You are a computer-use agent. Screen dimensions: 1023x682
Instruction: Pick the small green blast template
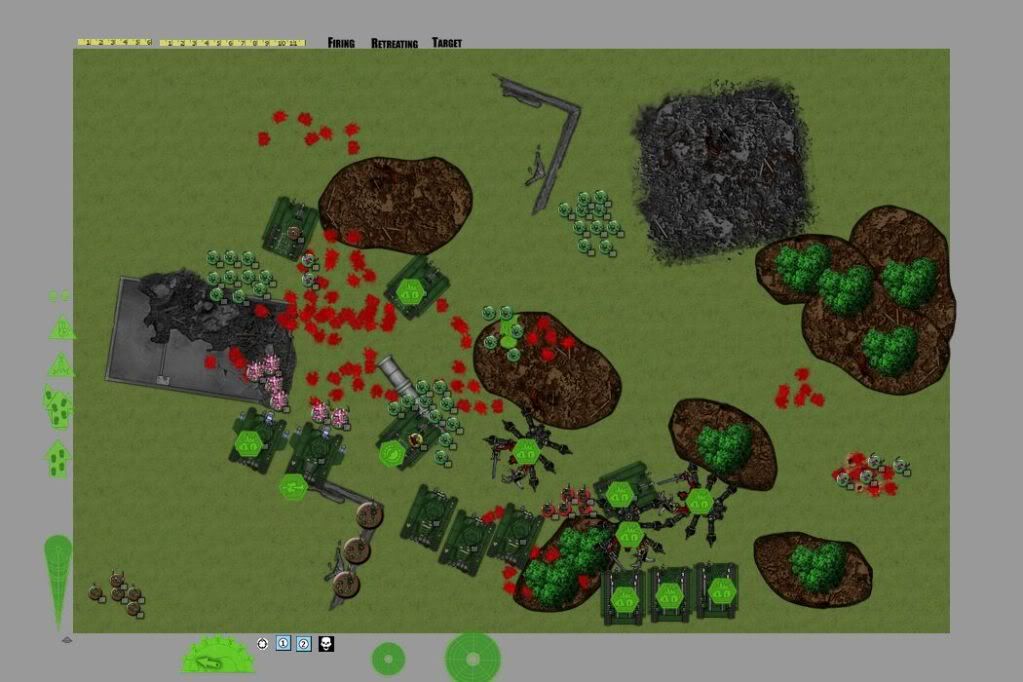click(388, 658)
